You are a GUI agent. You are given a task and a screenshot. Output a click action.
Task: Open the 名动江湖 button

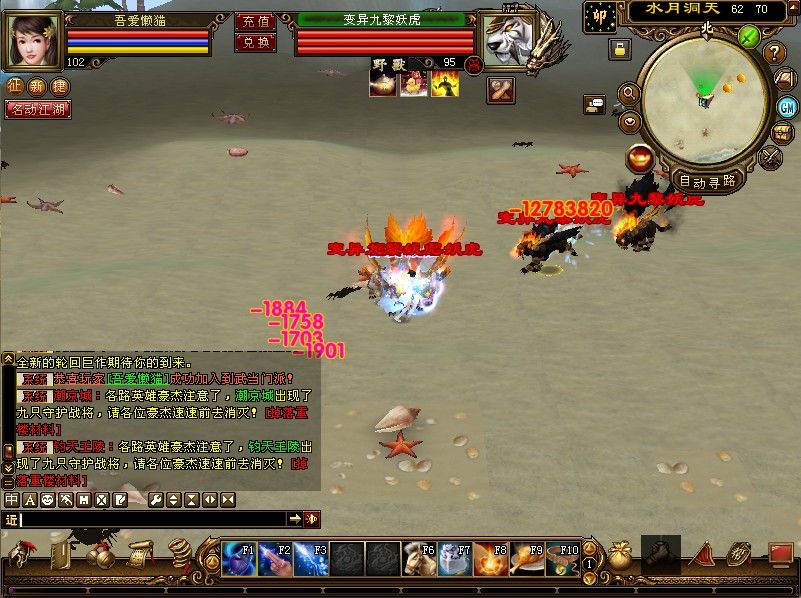pyautogui.click(x=38, y=109)
